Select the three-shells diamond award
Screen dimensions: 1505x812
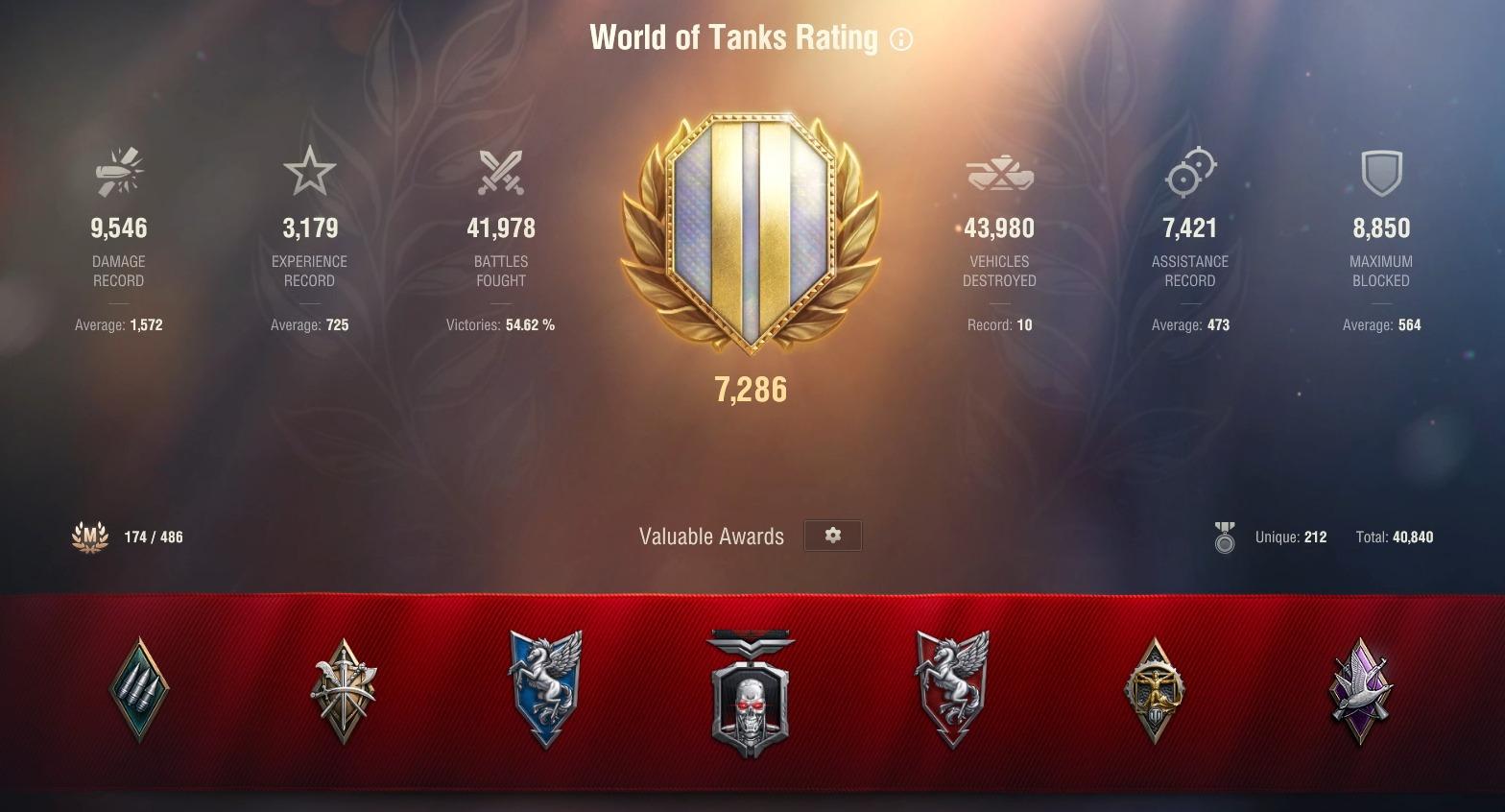(140, 689)
